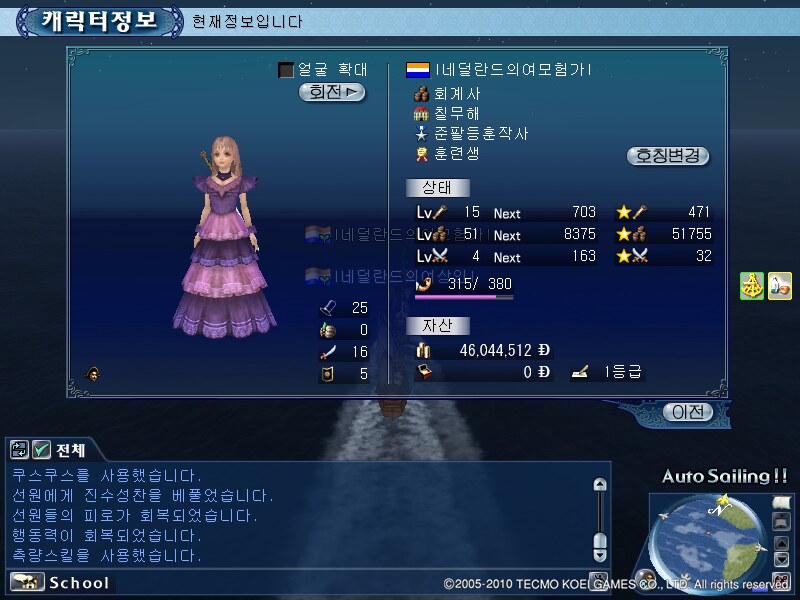Click the 회전 rotate character button
800x600 pixels.
[x=331, y=92]
